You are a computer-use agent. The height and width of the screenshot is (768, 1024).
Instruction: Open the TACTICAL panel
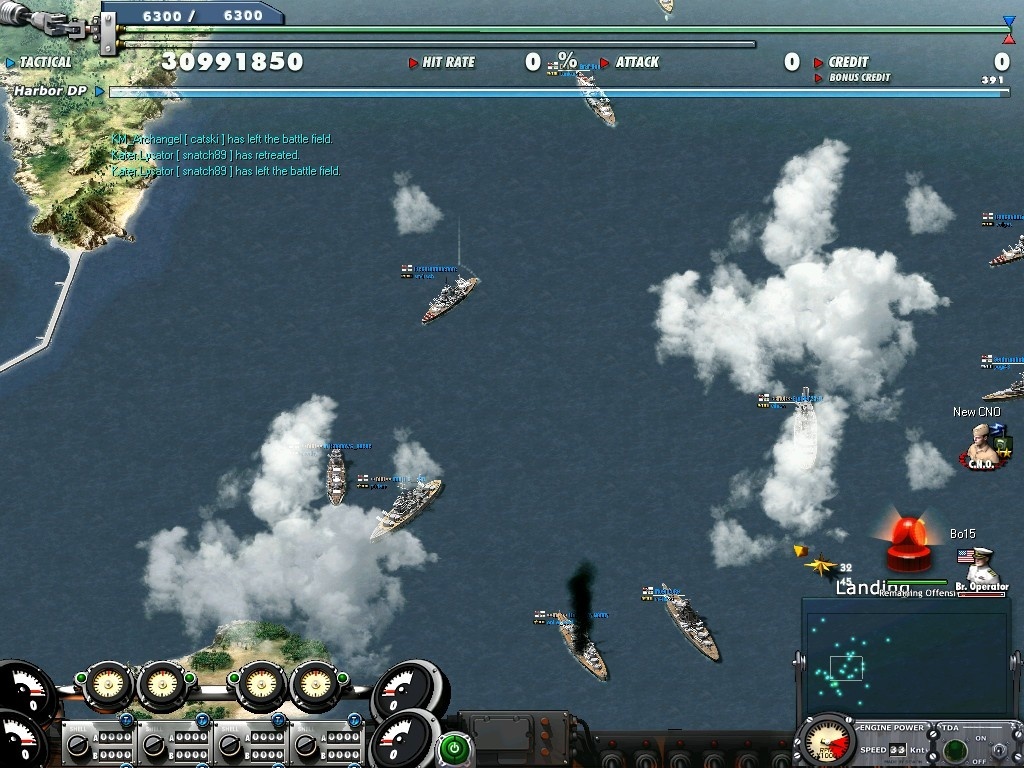tap(45, 62)
